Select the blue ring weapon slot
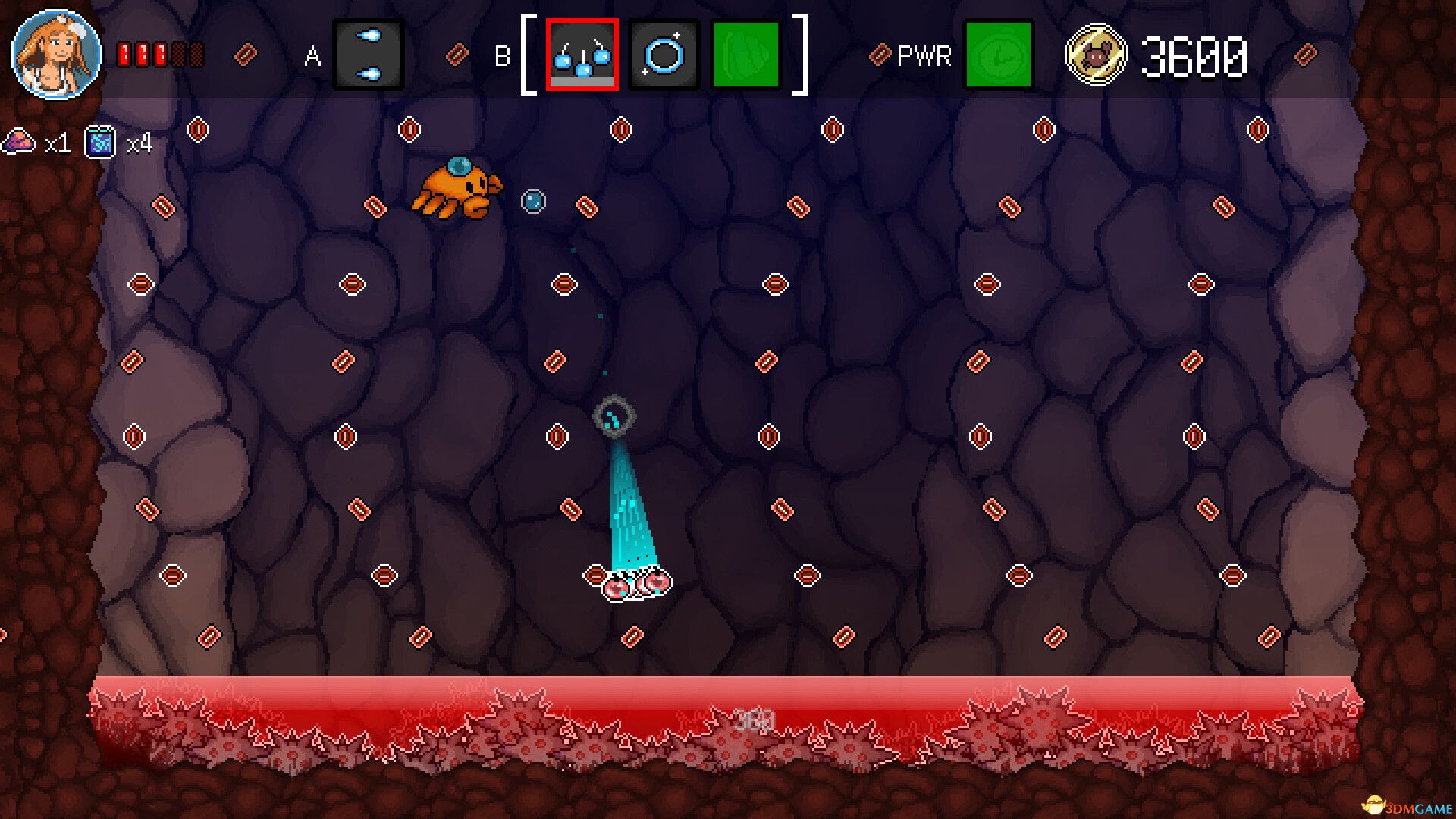Image resolution: width=1456 pixels, height=819 pixels. [x=664, y=55]
